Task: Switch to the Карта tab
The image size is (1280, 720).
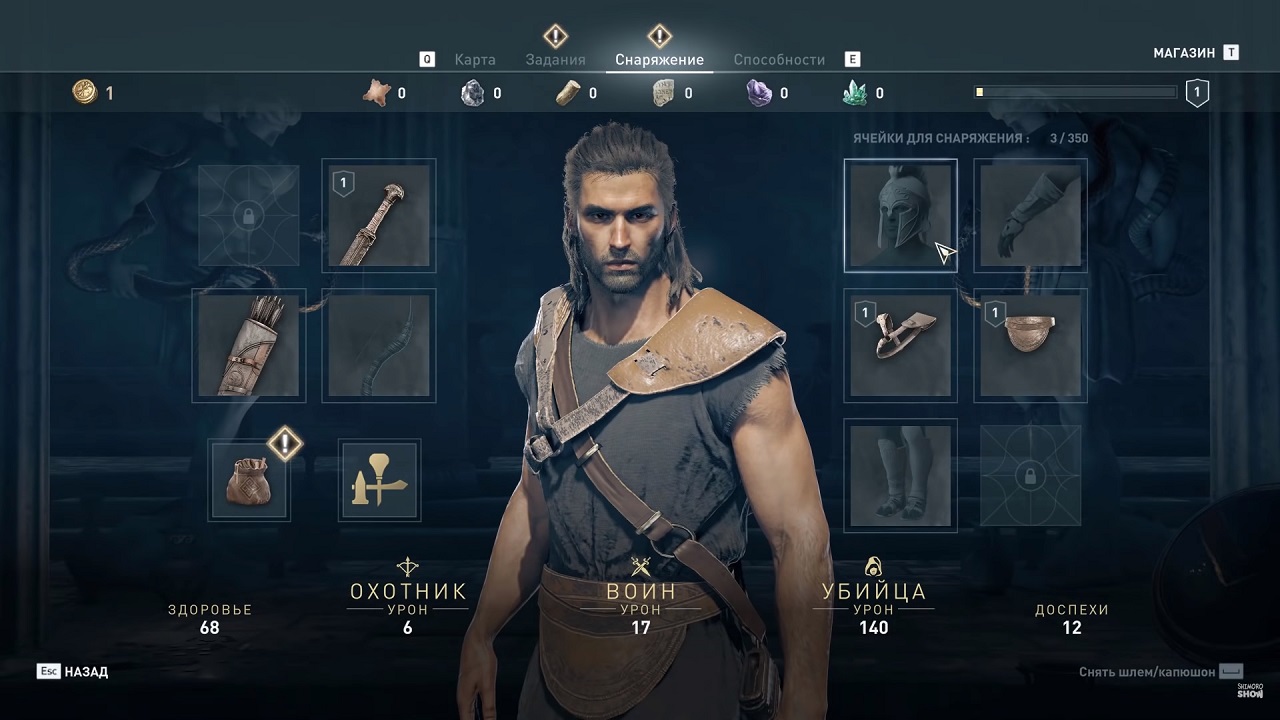Action: (x=475, y=59)
